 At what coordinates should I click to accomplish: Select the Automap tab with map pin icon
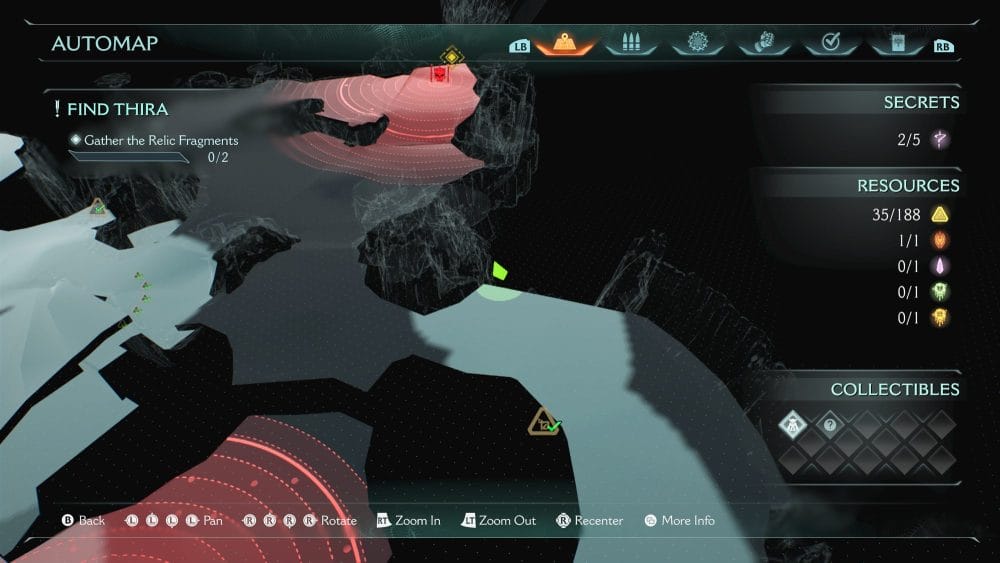[565, 43]
